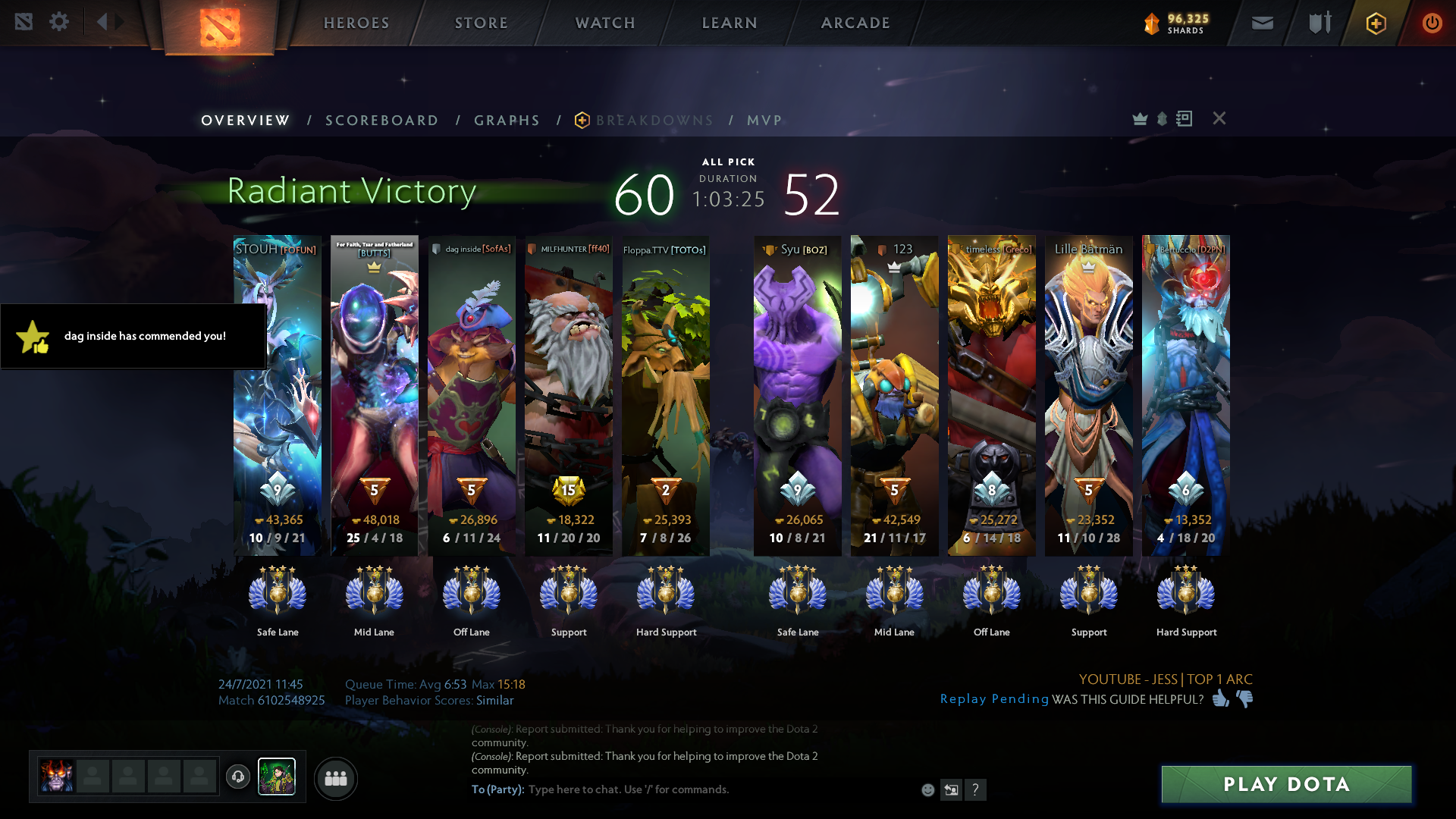1456x819 pixels.
Task: Open the Watch tab
Action: pyautogui.click(x=605, y=23)
